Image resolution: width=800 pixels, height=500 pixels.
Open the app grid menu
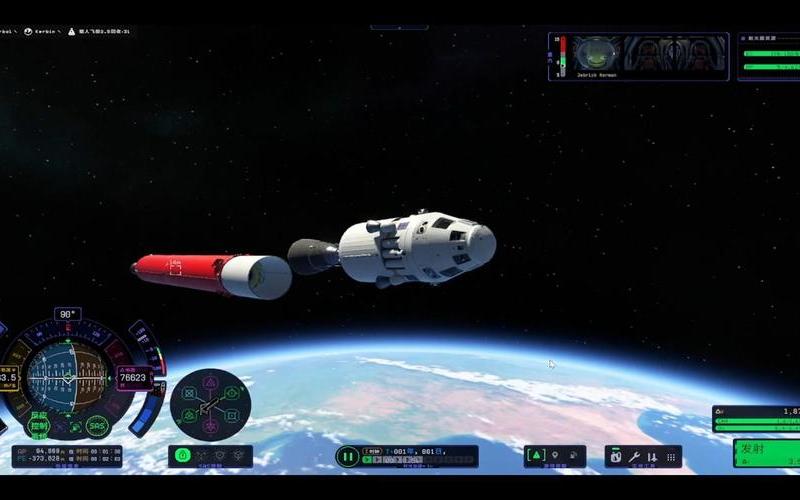[671, 457]
